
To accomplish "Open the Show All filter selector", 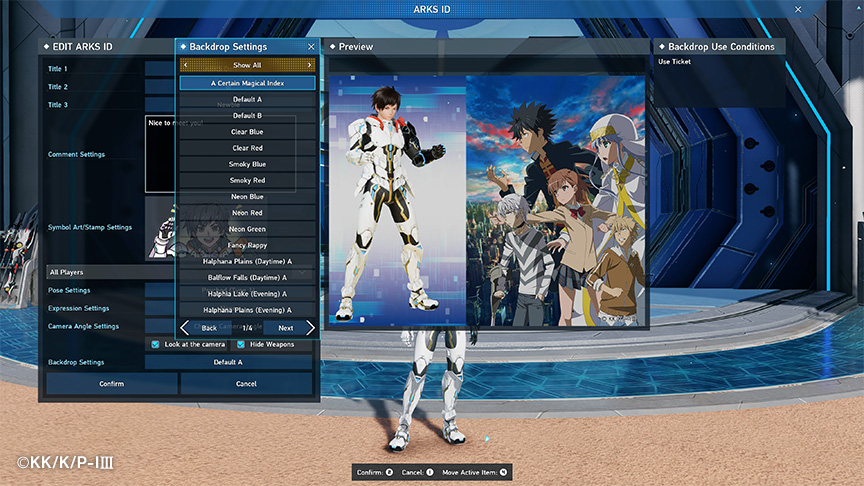I will point(247,65).
